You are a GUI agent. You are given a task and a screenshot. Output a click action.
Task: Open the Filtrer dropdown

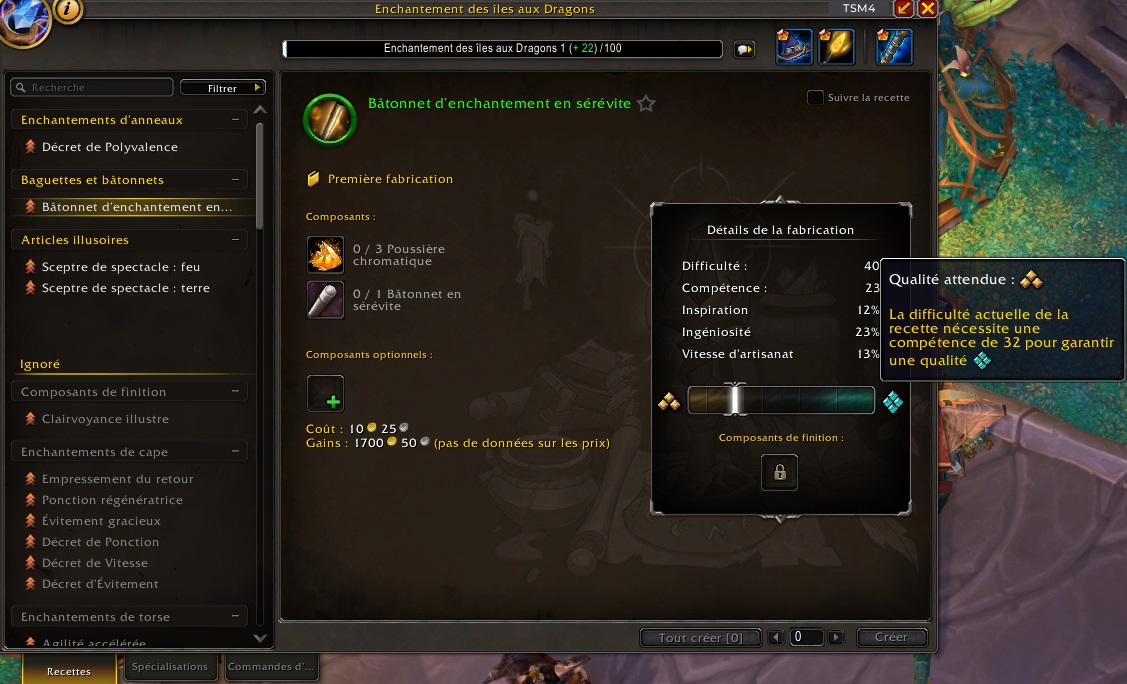[x=222, y=88]
